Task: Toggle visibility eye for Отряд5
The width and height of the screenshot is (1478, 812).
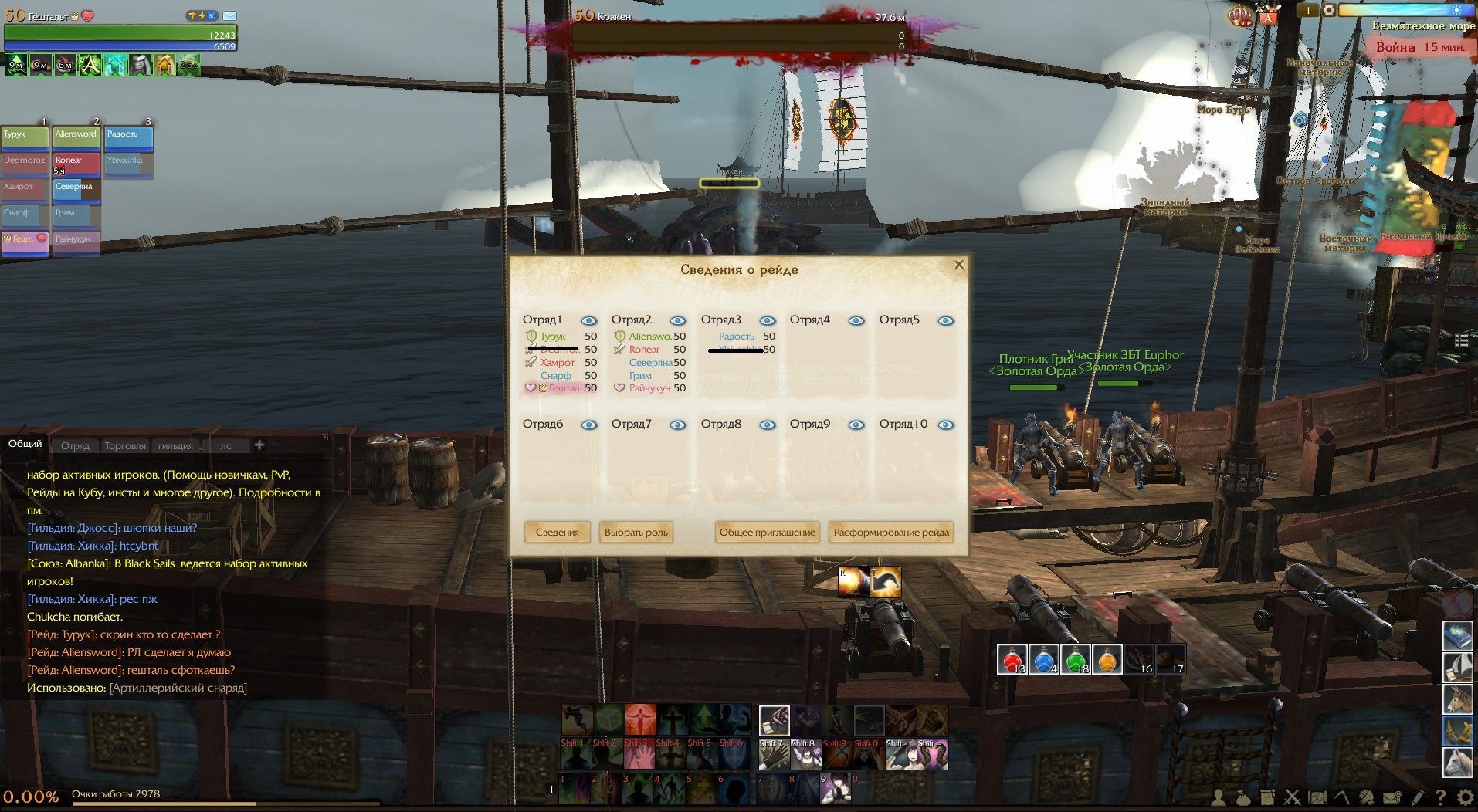Action: [x=946, y=321]
